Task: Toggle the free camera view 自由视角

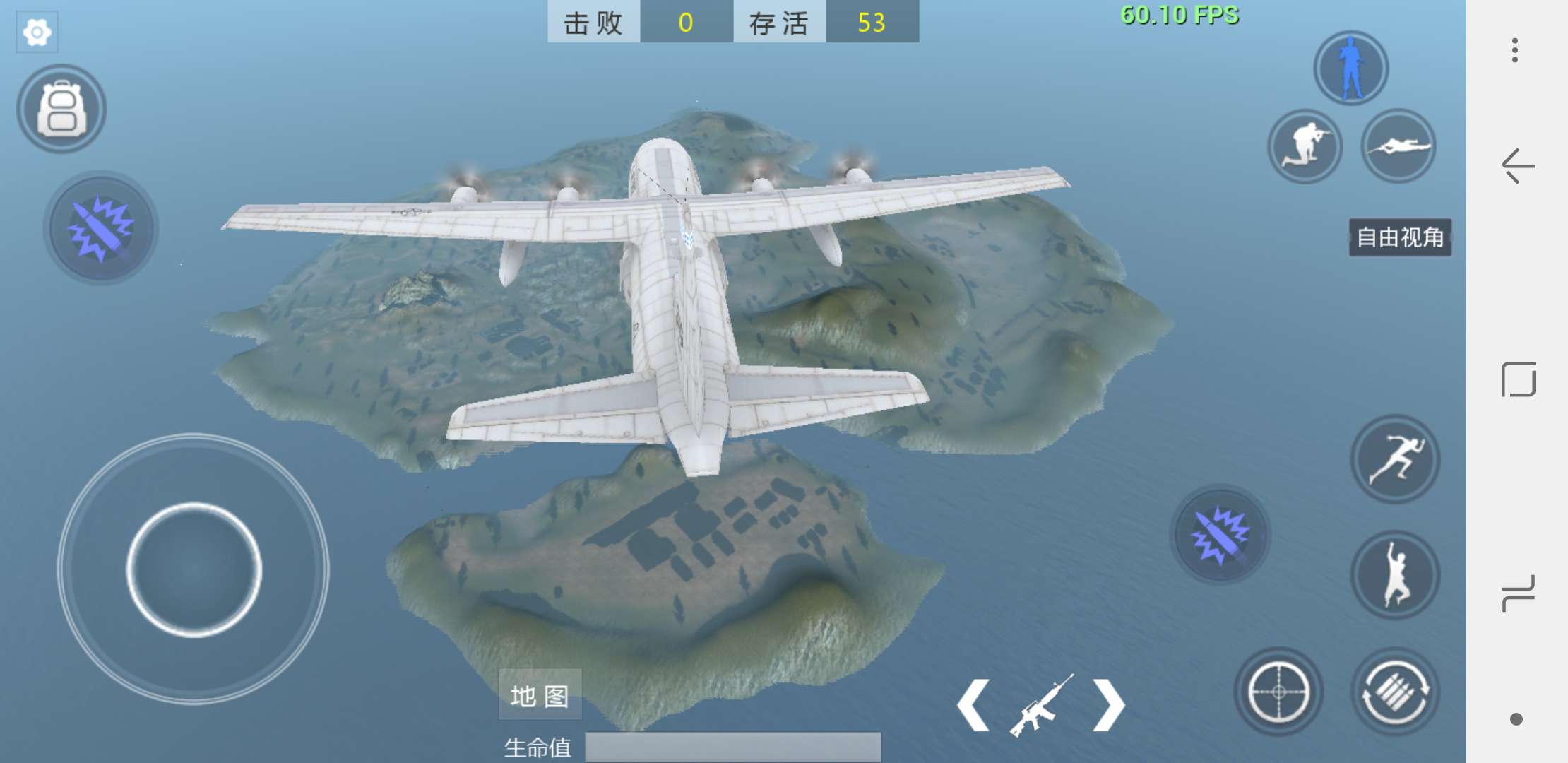Action: coord(1401,237)
